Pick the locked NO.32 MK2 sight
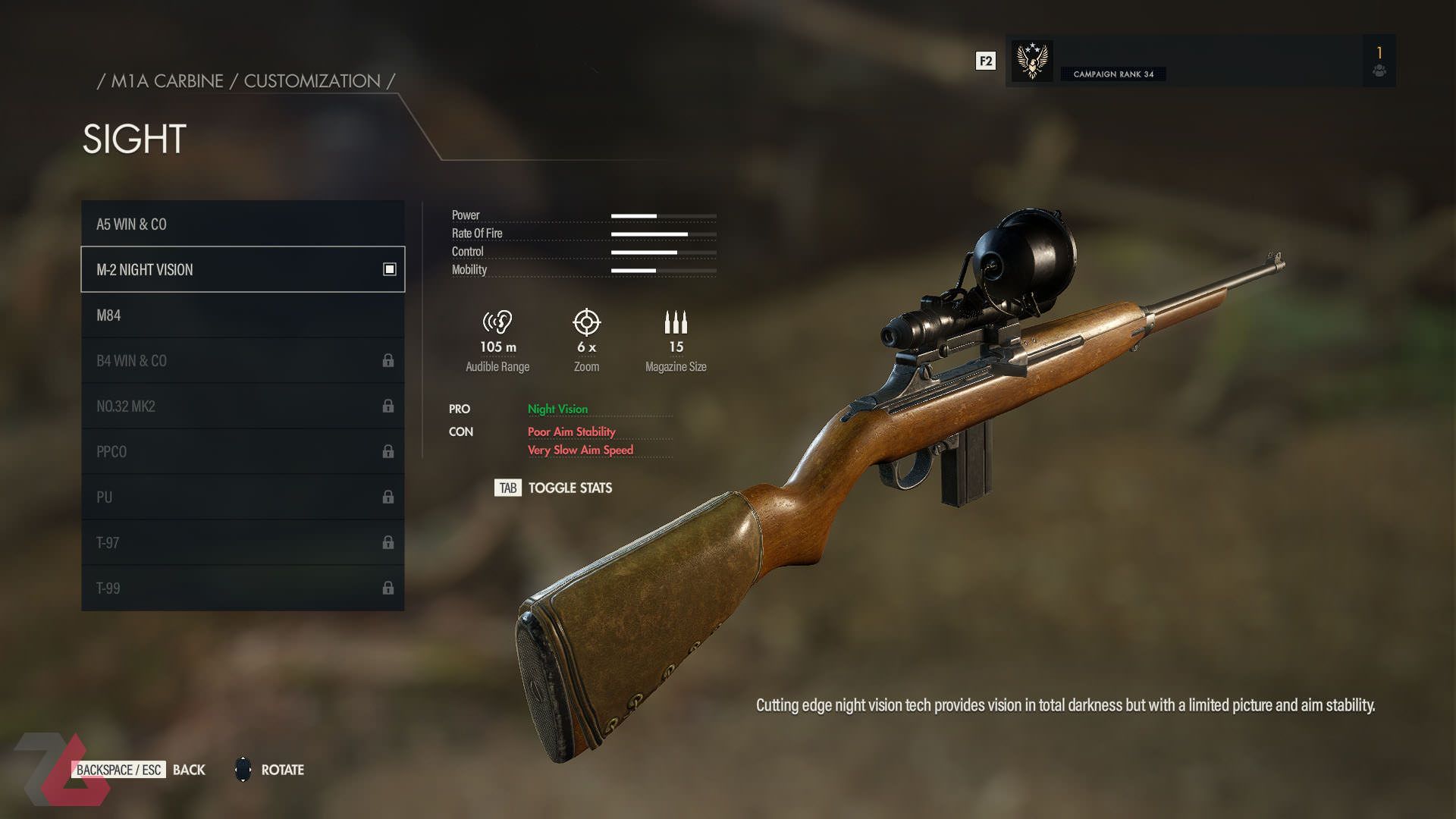The height and width of the screenshot is (819, 1456). click(x=242, y=406)
